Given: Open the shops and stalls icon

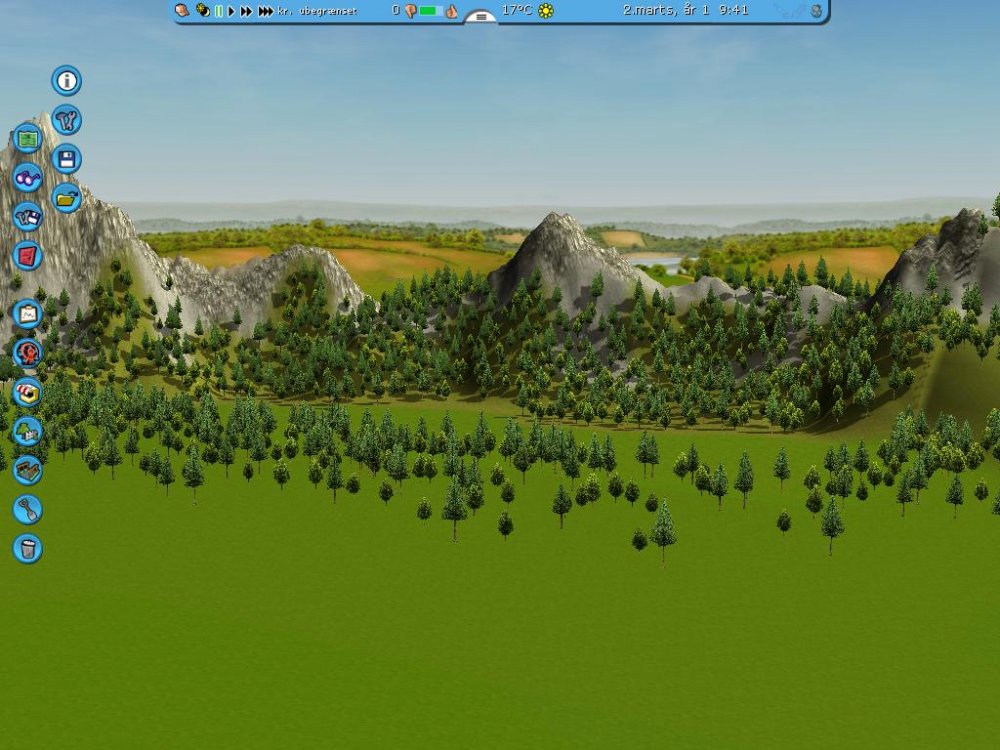Looking at the screenshot, I should coord(28,392).
